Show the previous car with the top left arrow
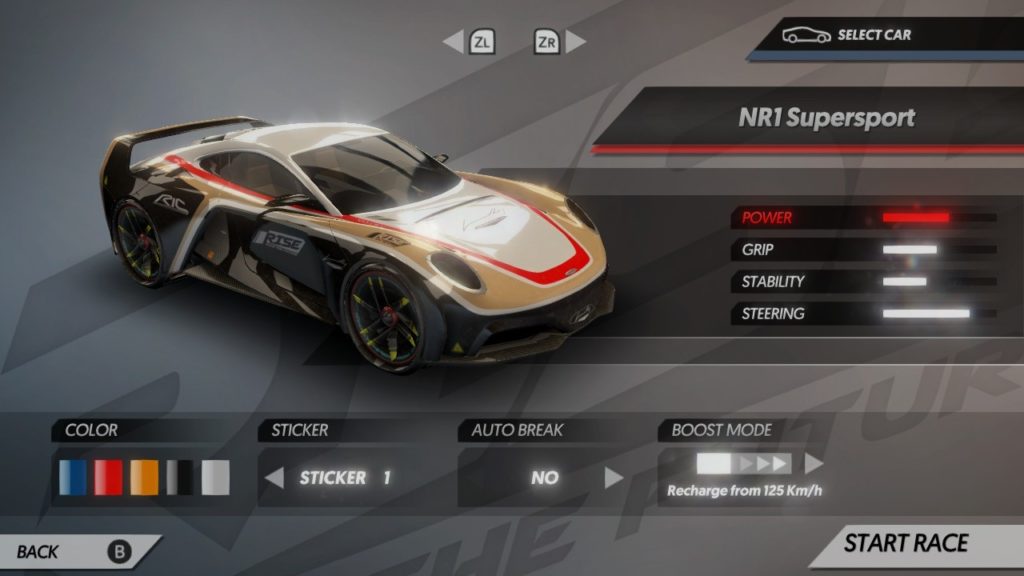The height and width of the screenshot is (576, 1024). click(x=453, y=42)
